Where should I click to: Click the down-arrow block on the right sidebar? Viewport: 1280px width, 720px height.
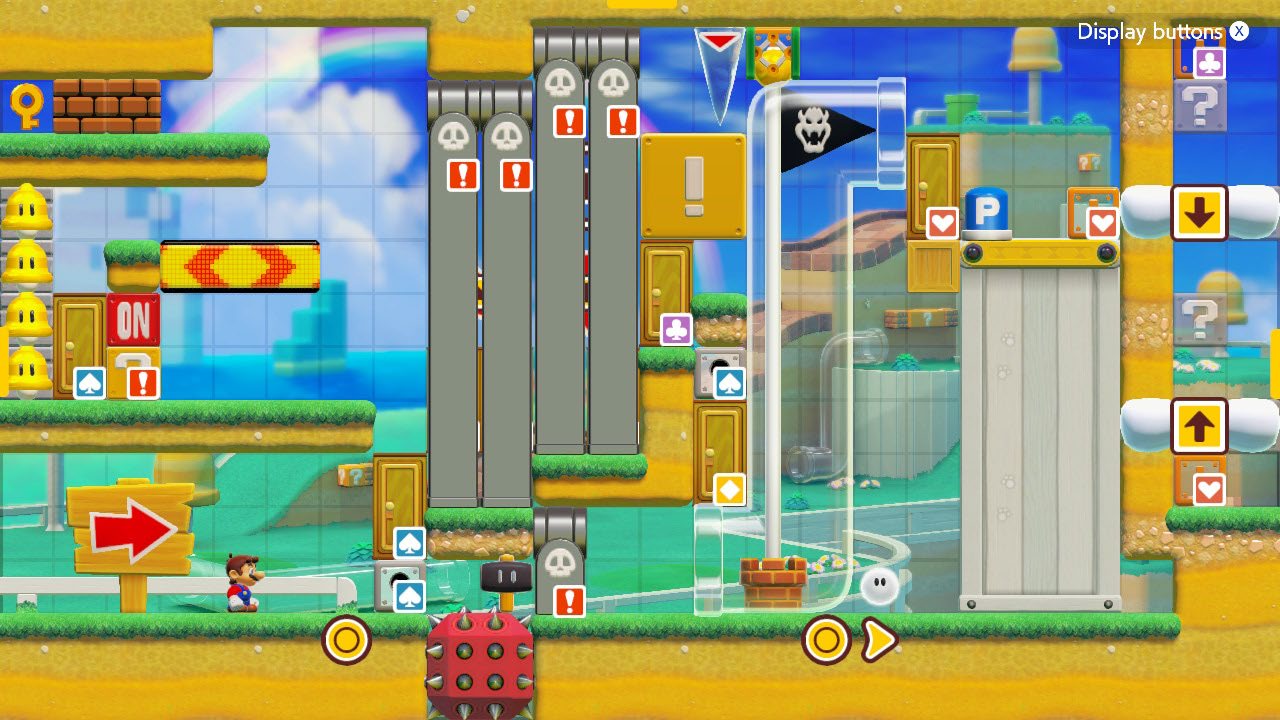[1200, 213]
